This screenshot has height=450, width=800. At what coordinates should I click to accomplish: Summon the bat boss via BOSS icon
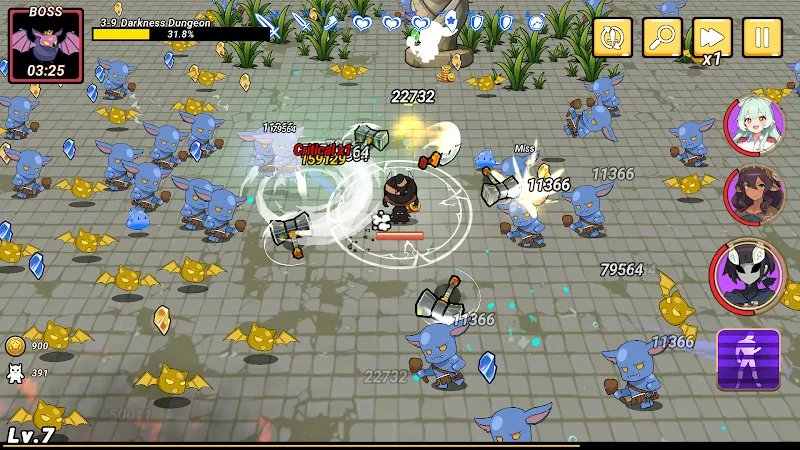(45, 43)
